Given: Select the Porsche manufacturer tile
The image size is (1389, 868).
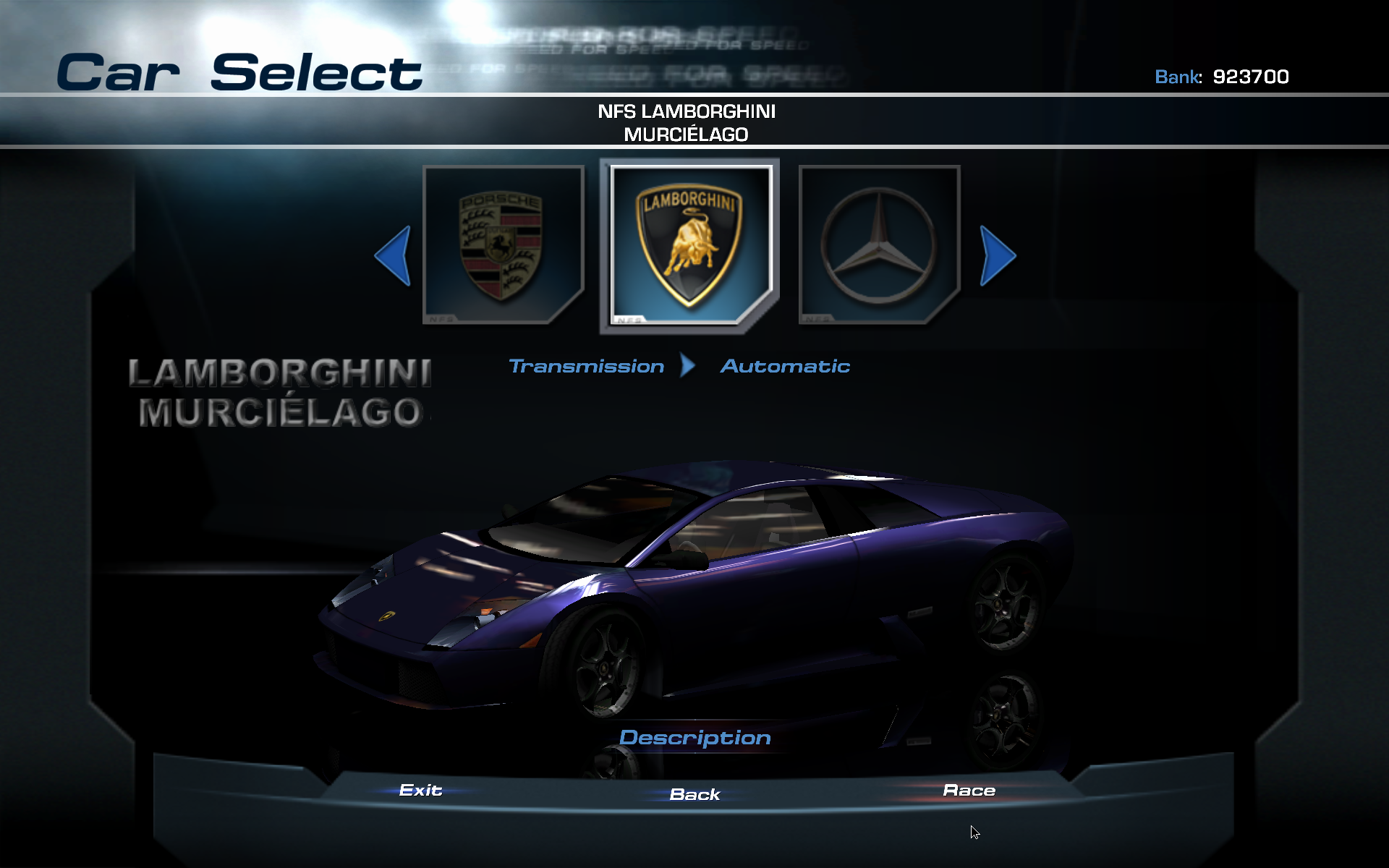Looking at the screenshot, I should coord(503,244).
